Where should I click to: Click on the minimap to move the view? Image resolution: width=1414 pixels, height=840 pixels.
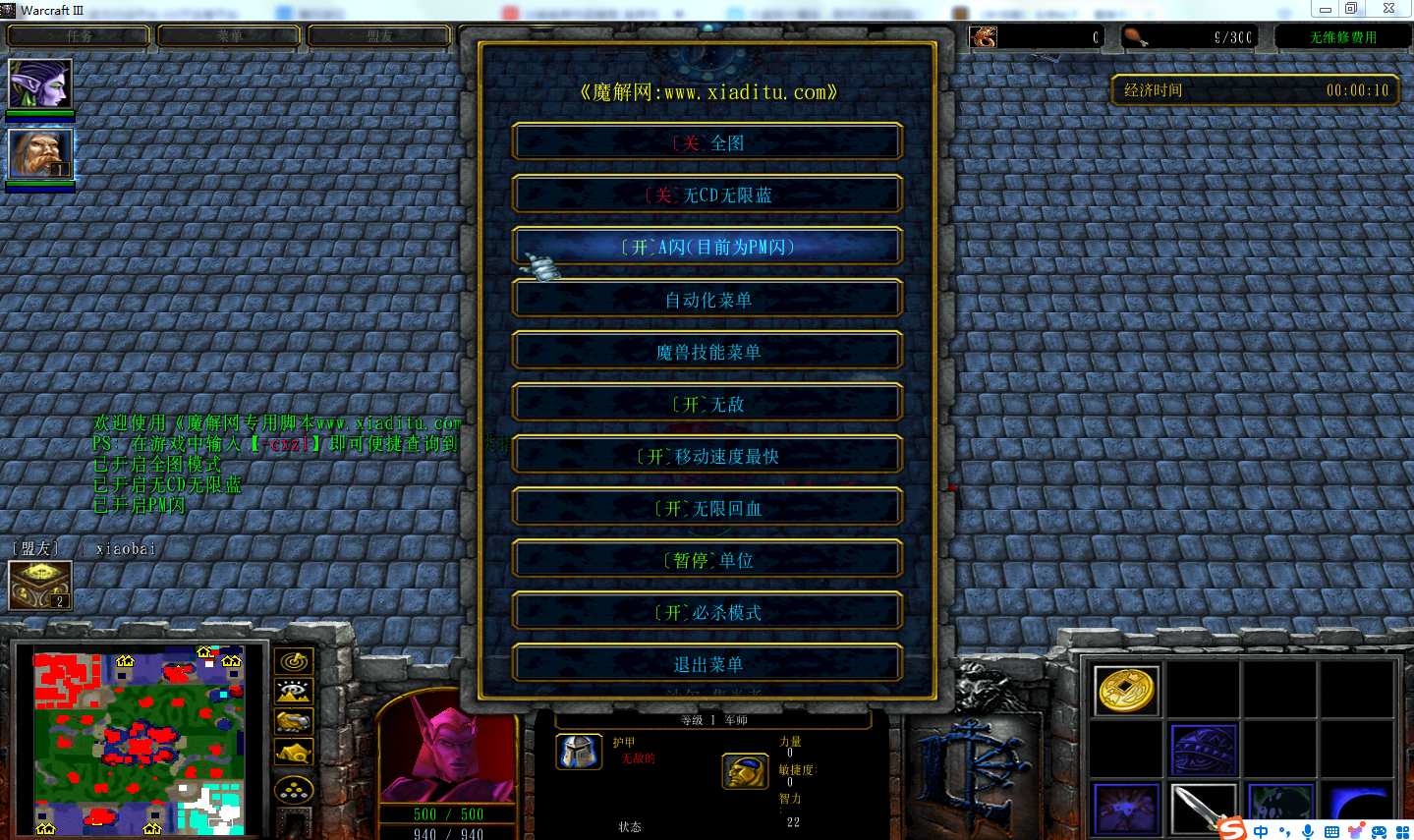[x=138, y=742]
